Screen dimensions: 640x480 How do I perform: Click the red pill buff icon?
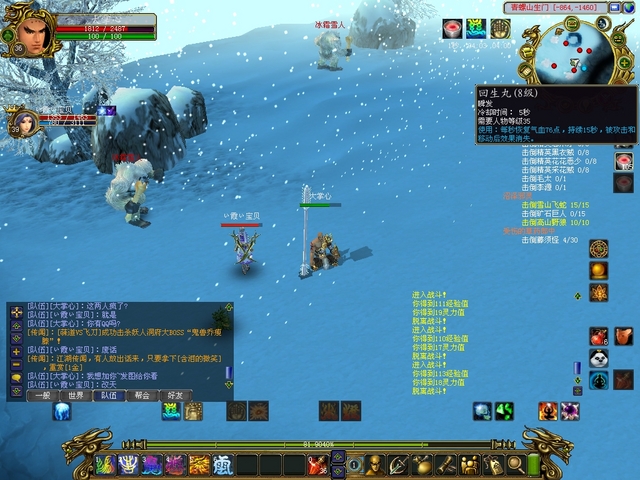(452, 28)
